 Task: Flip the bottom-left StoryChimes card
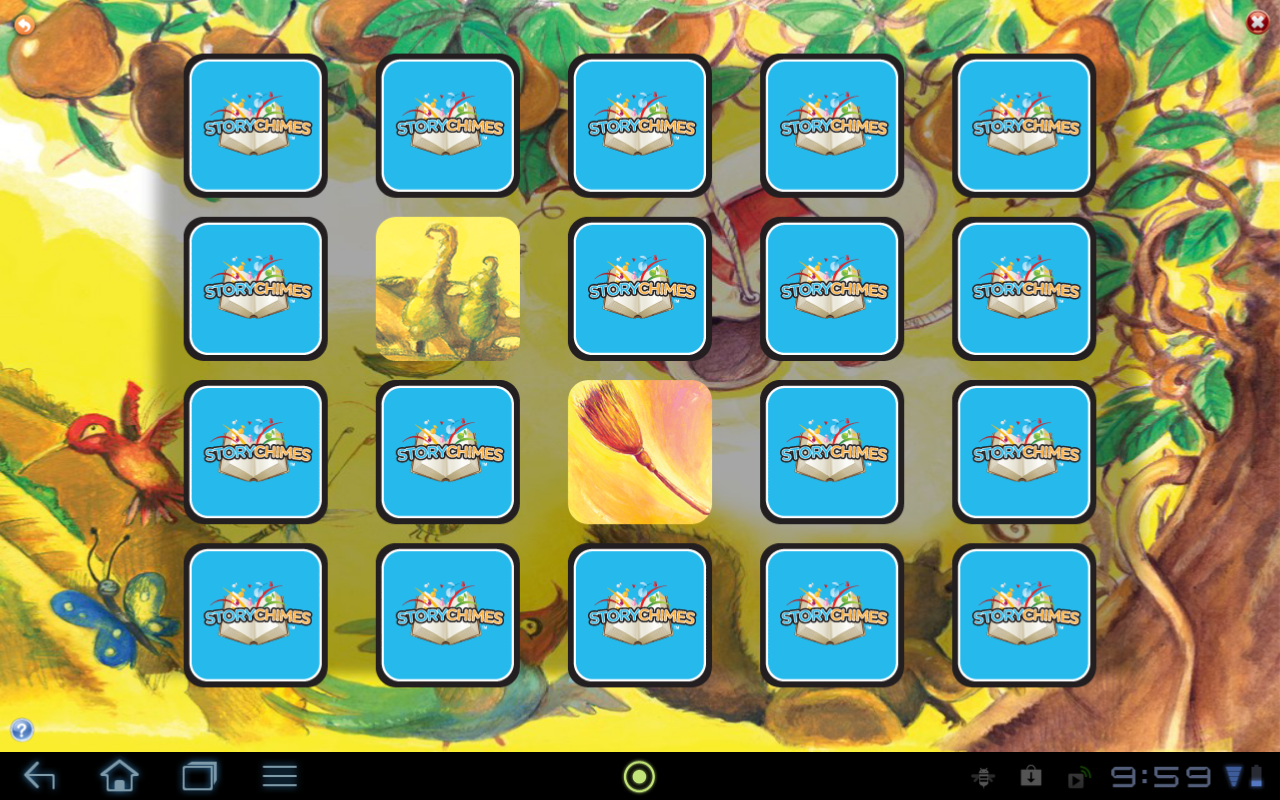(x=255, y=615)
